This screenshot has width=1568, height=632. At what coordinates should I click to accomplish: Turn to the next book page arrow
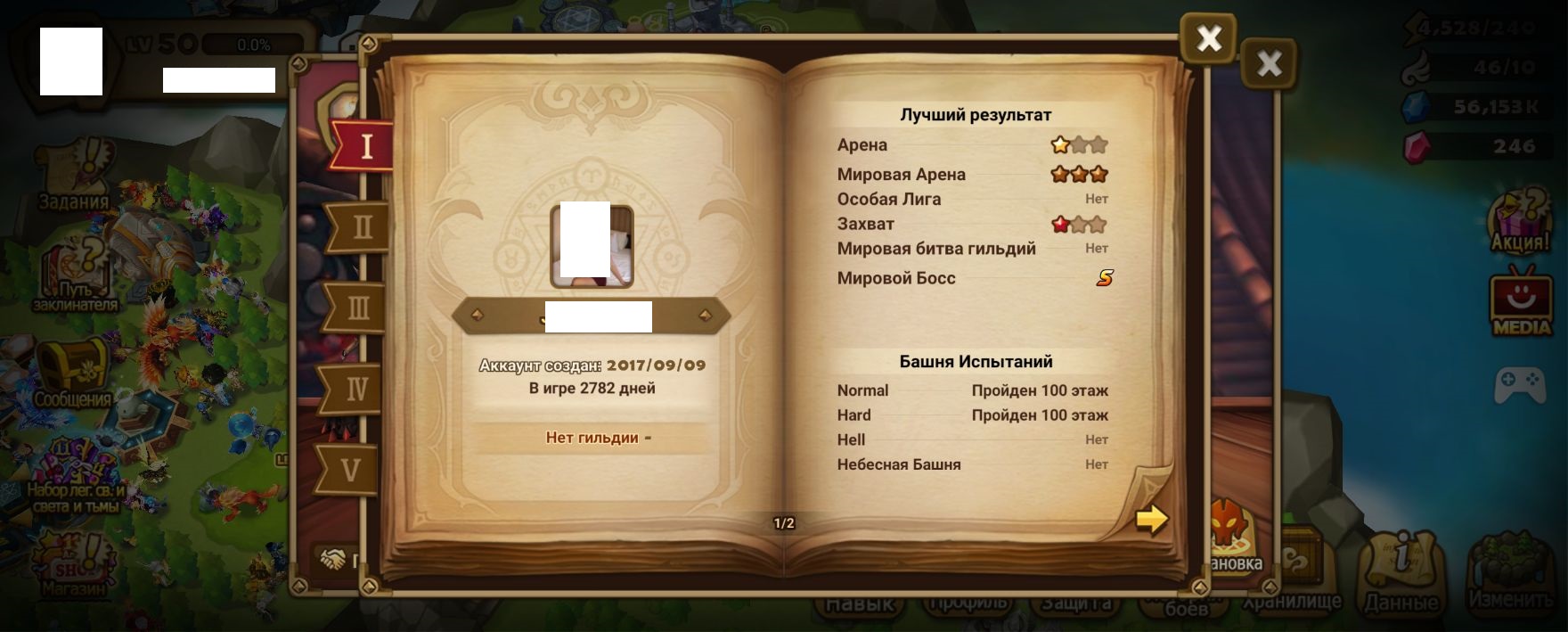pos(1151,519)
